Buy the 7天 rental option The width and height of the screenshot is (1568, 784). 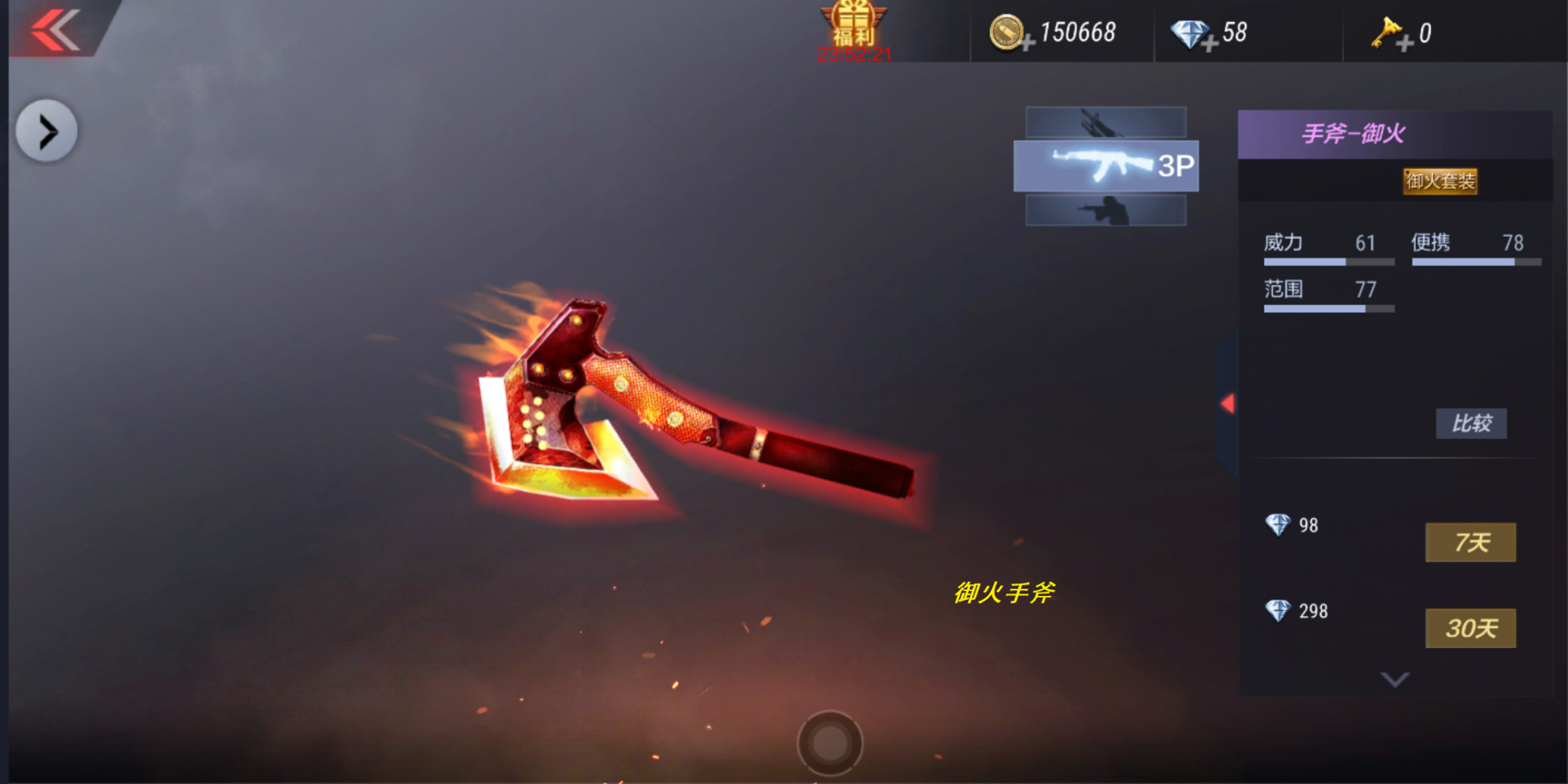click(x=1471, y=541)
